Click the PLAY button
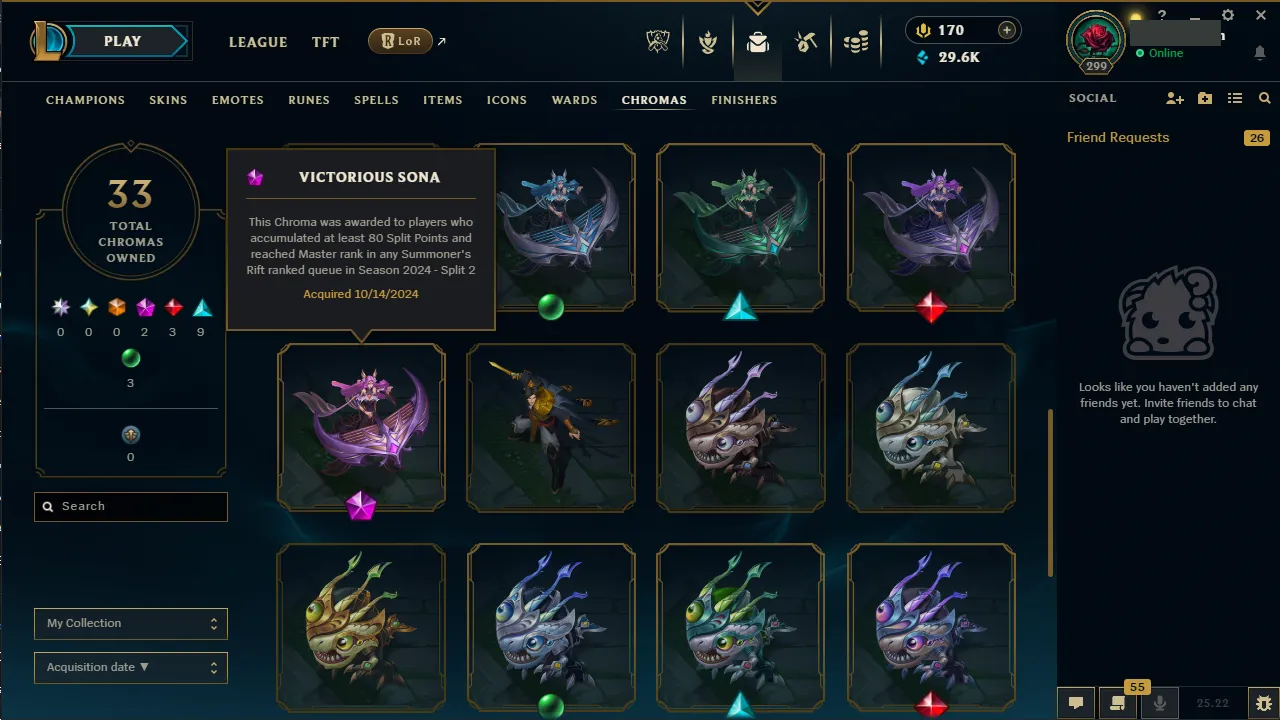The width and height of the screenshot is (1280, 720). point(122,41)
